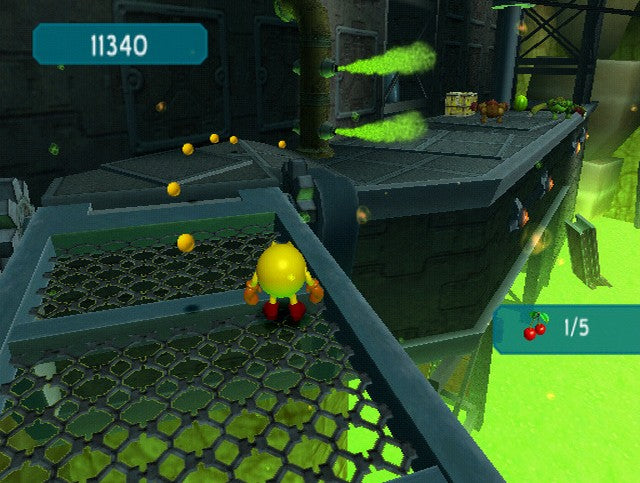This screenshot has width=640, height=483.
Task: Click the cherry collection tracker icon
Action: 535,327
